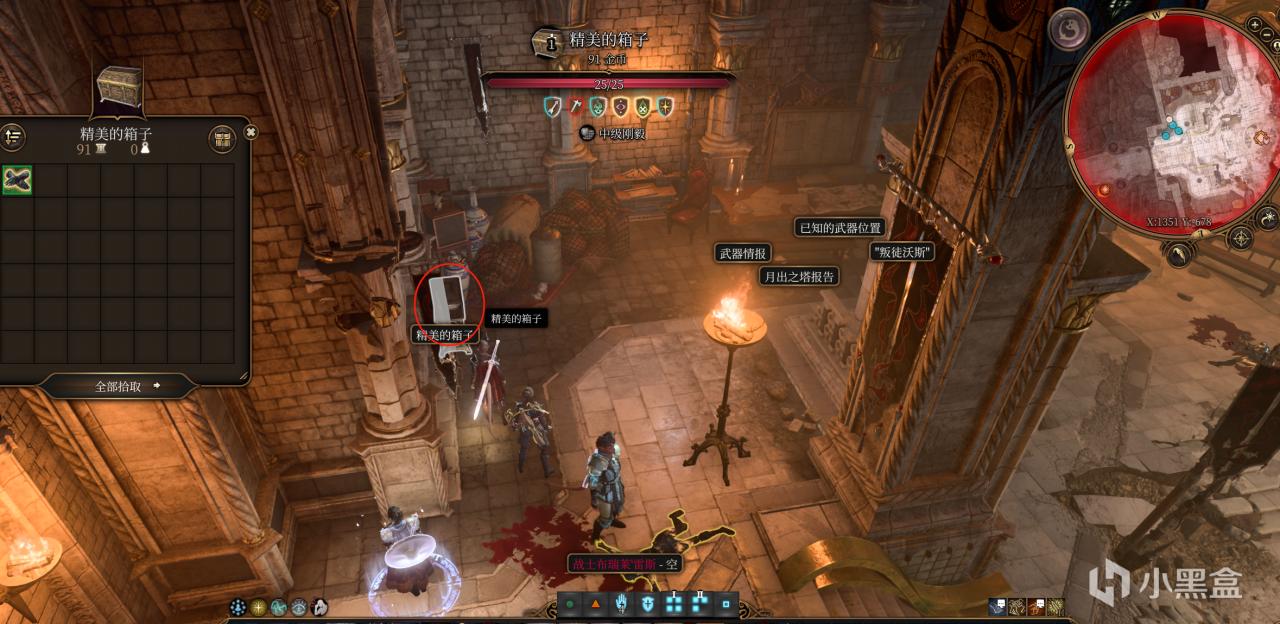Click the feather icon below minimap
Viewport: 1280px width, 624px height.
tap(1178, 255)
